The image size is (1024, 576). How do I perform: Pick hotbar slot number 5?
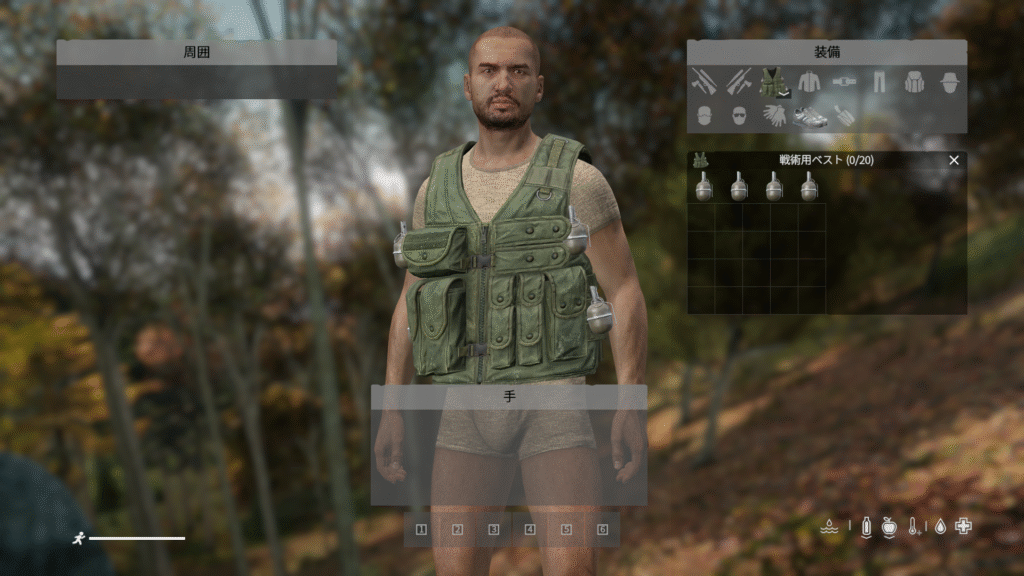[566, 529]
